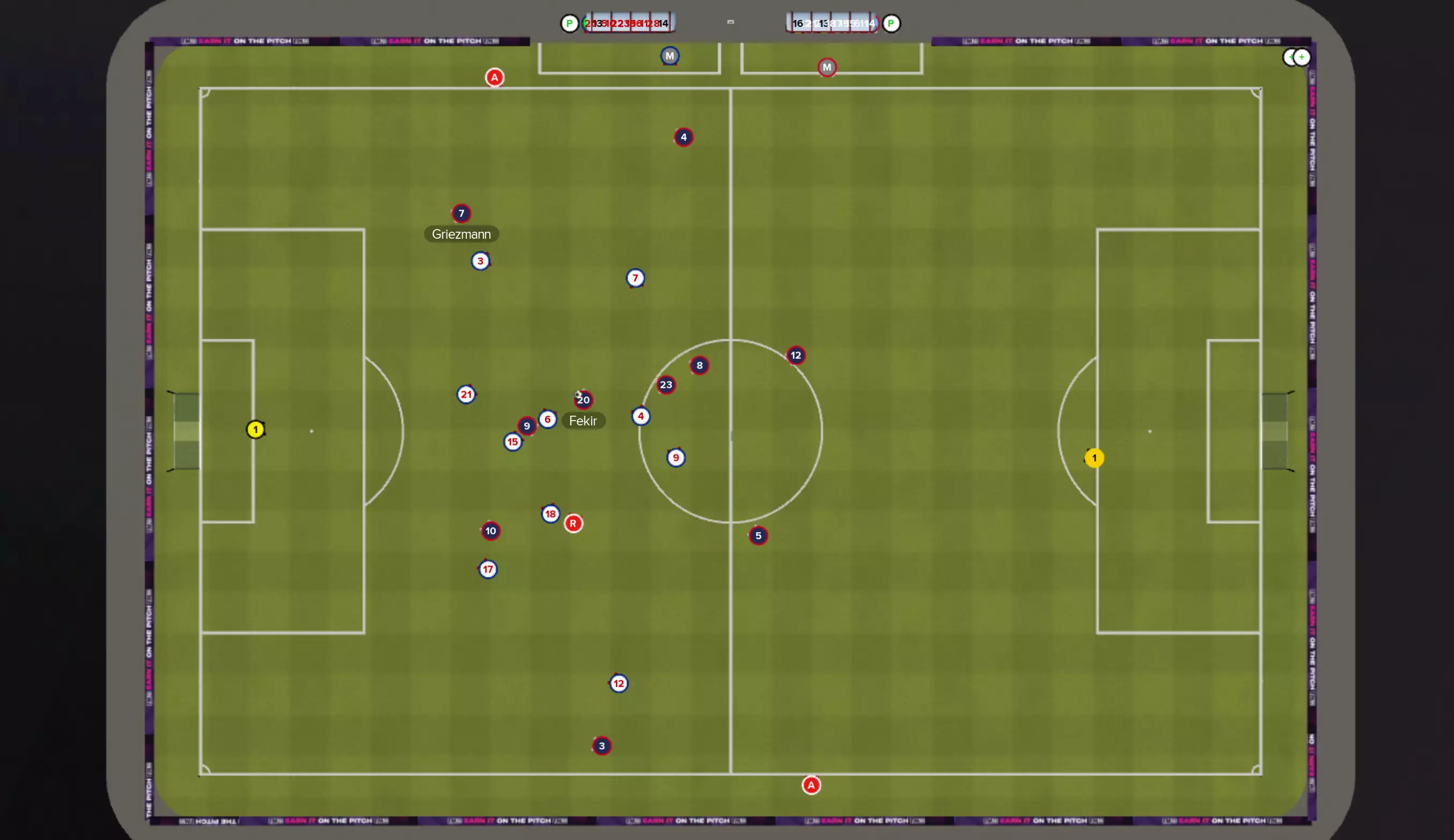Select the navy number 23 player disc

pos(666,385)
